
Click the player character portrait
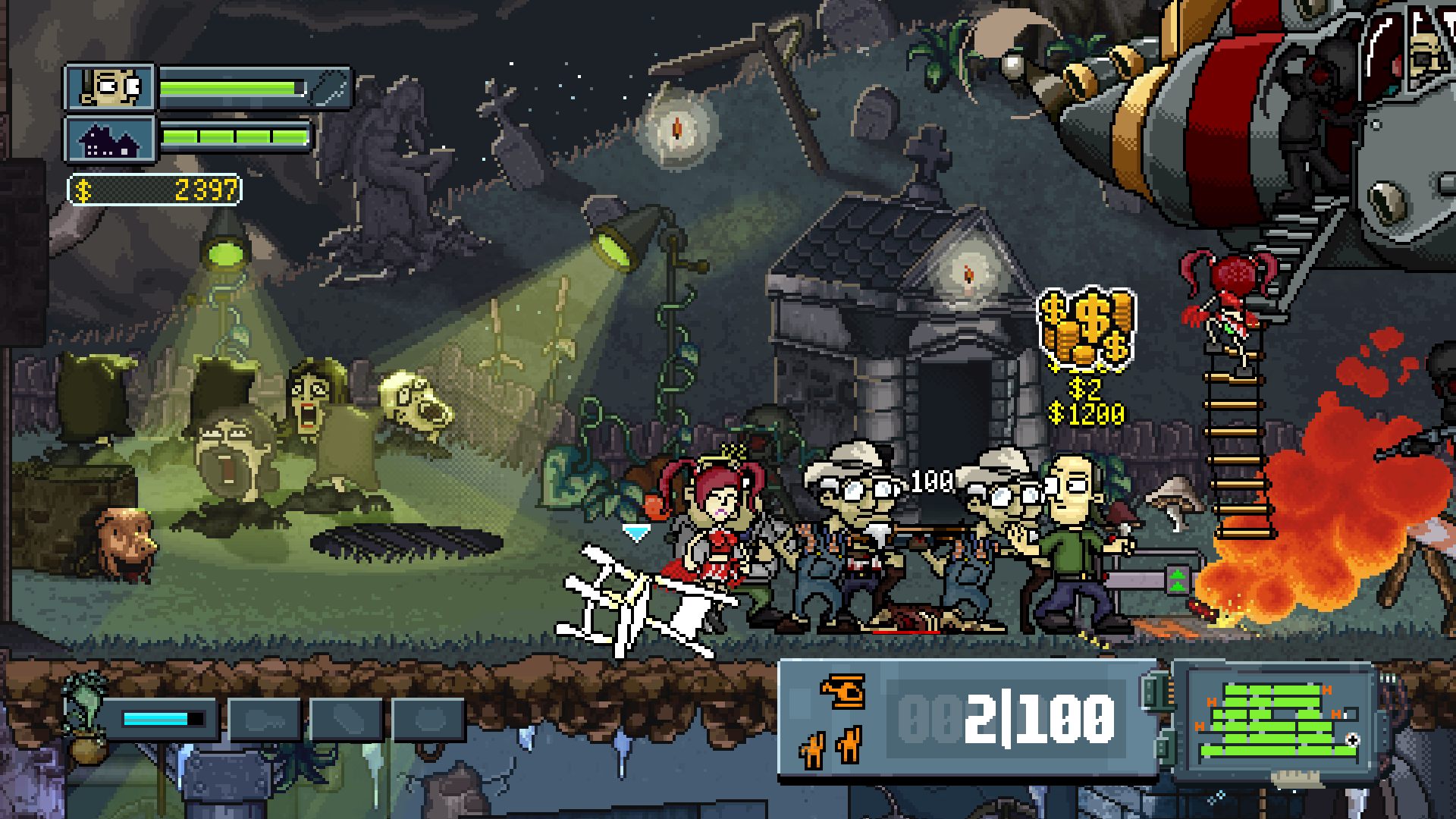tap(111, 88)
